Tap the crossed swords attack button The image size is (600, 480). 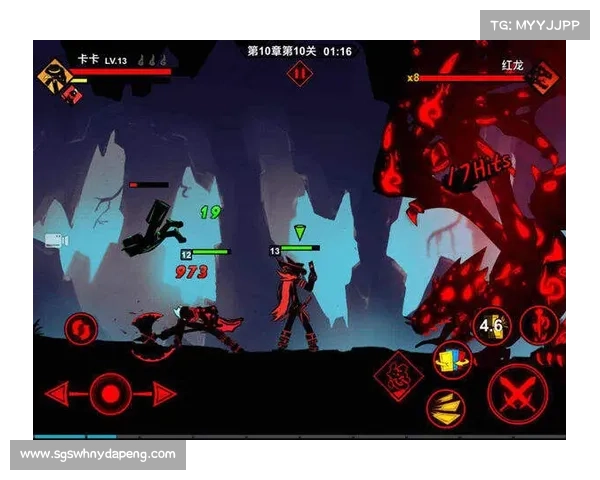[517, 391]
